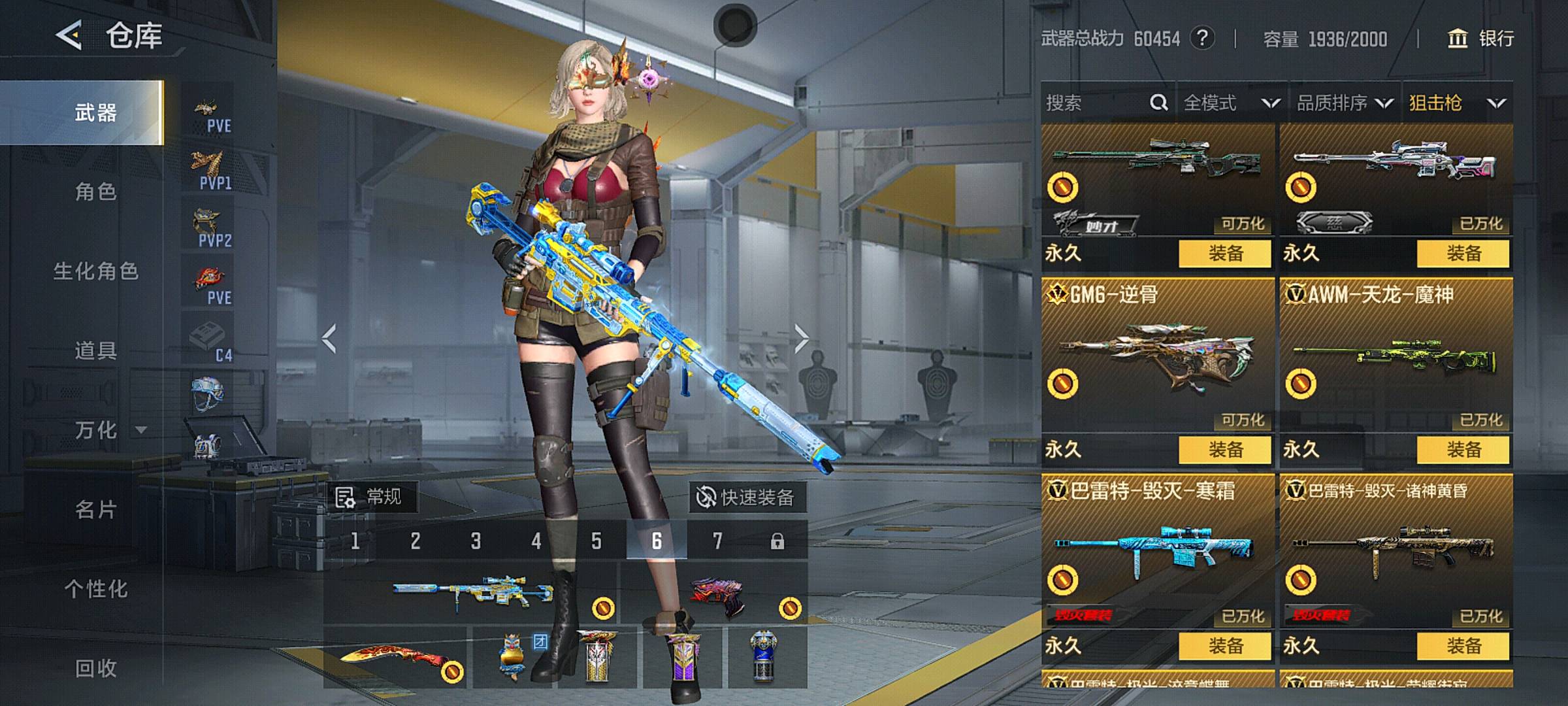Open the 银行 bank
Image resolution: width=1568 pixels, height=706 pixels.
click(x=1481, y=39)
